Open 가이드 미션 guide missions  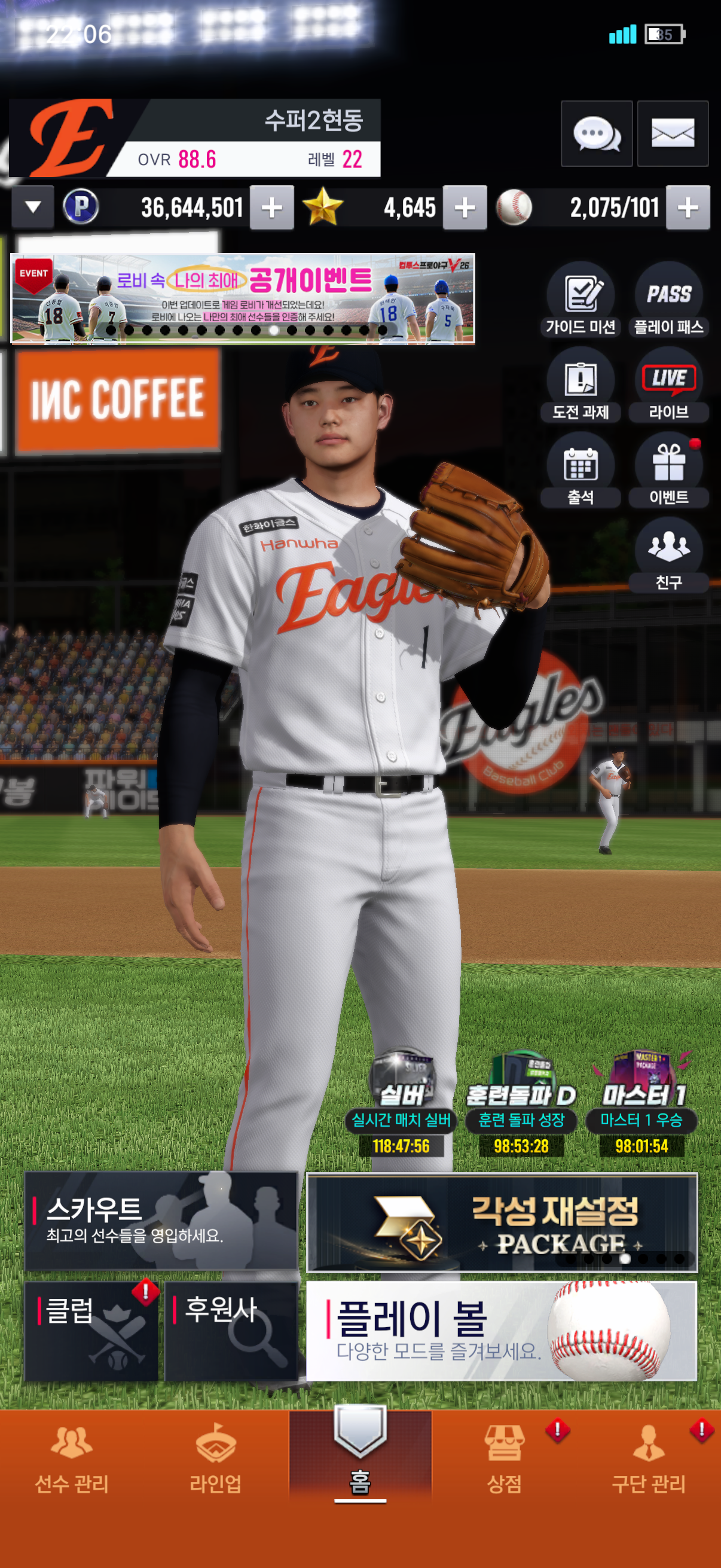(x=581, y=300)
